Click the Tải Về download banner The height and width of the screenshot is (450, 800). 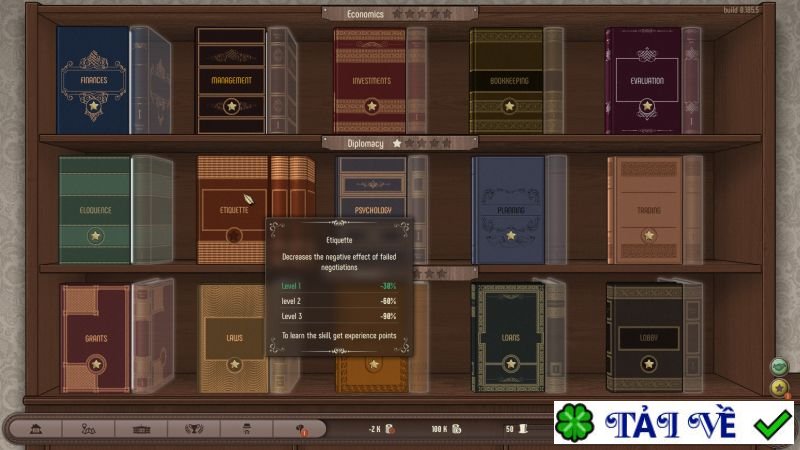676,425
